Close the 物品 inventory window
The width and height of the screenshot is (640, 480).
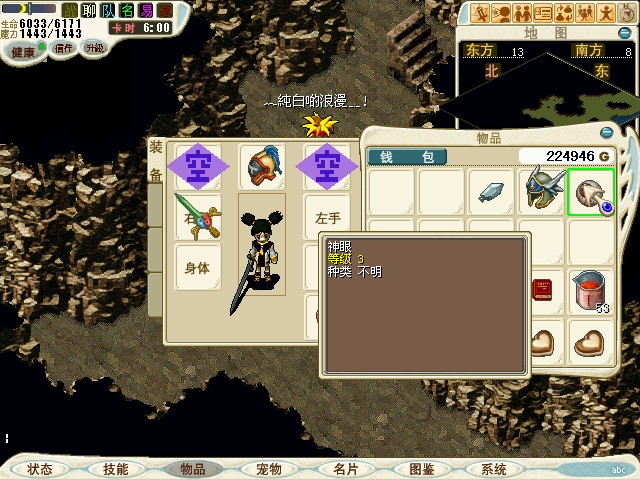click(606, 132)
